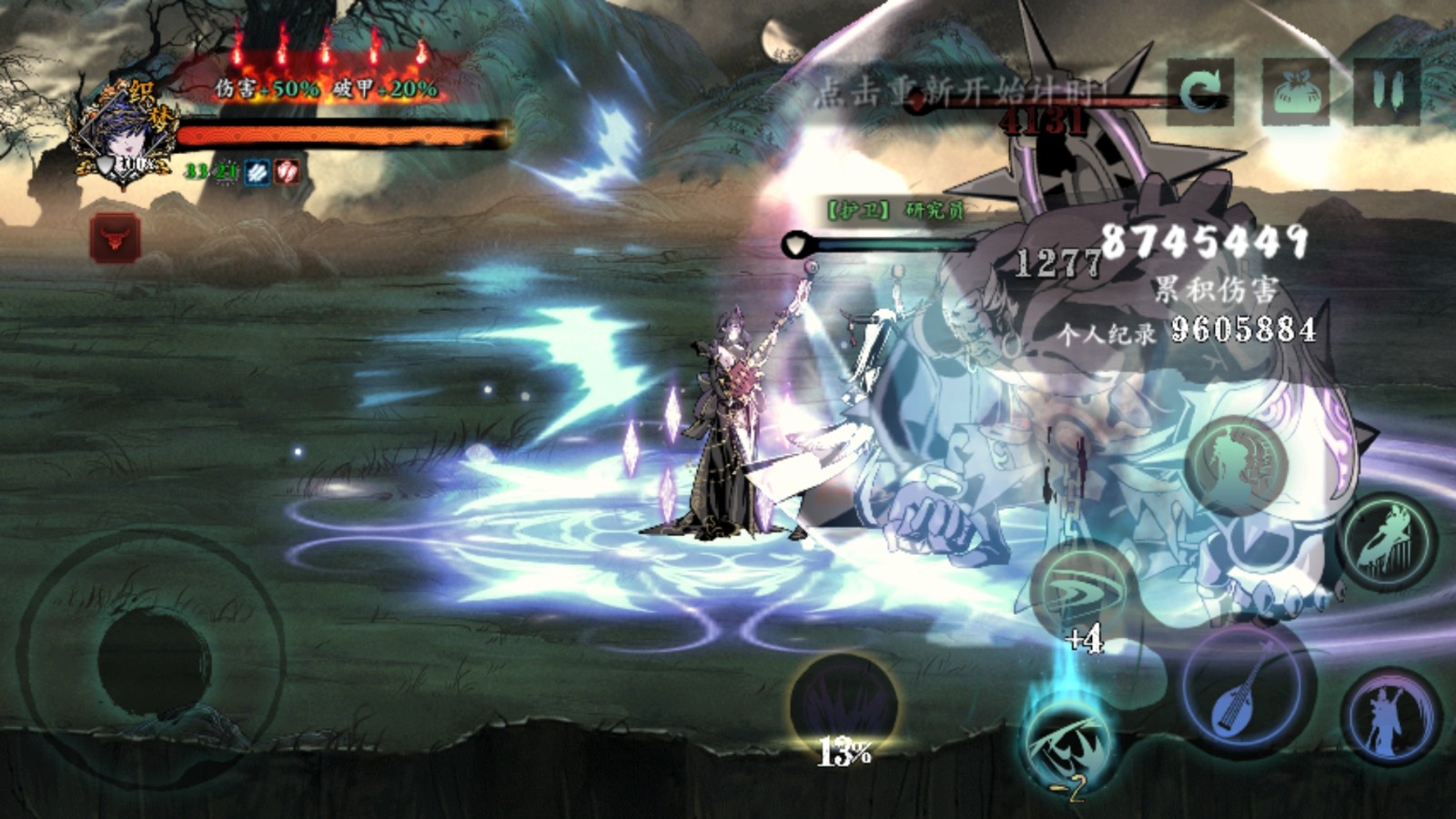
Task: Use the lute instrument attack button
Action: [x=1248, y=692]
